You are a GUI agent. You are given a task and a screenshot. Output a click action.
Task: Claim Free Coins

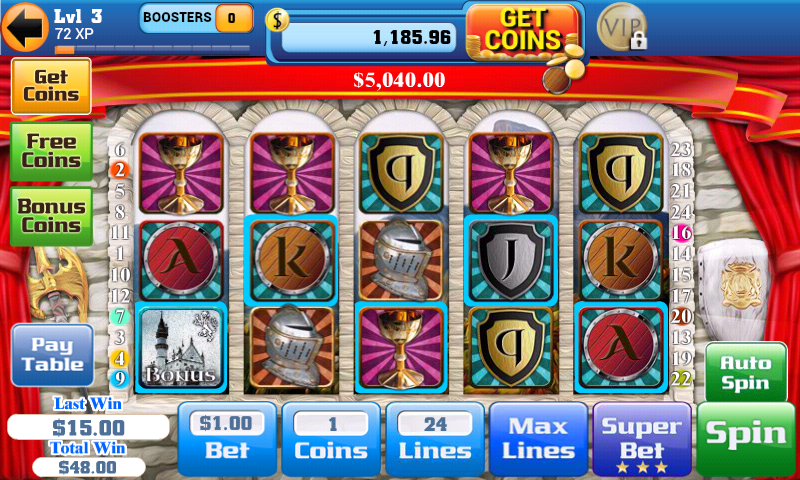51,151
